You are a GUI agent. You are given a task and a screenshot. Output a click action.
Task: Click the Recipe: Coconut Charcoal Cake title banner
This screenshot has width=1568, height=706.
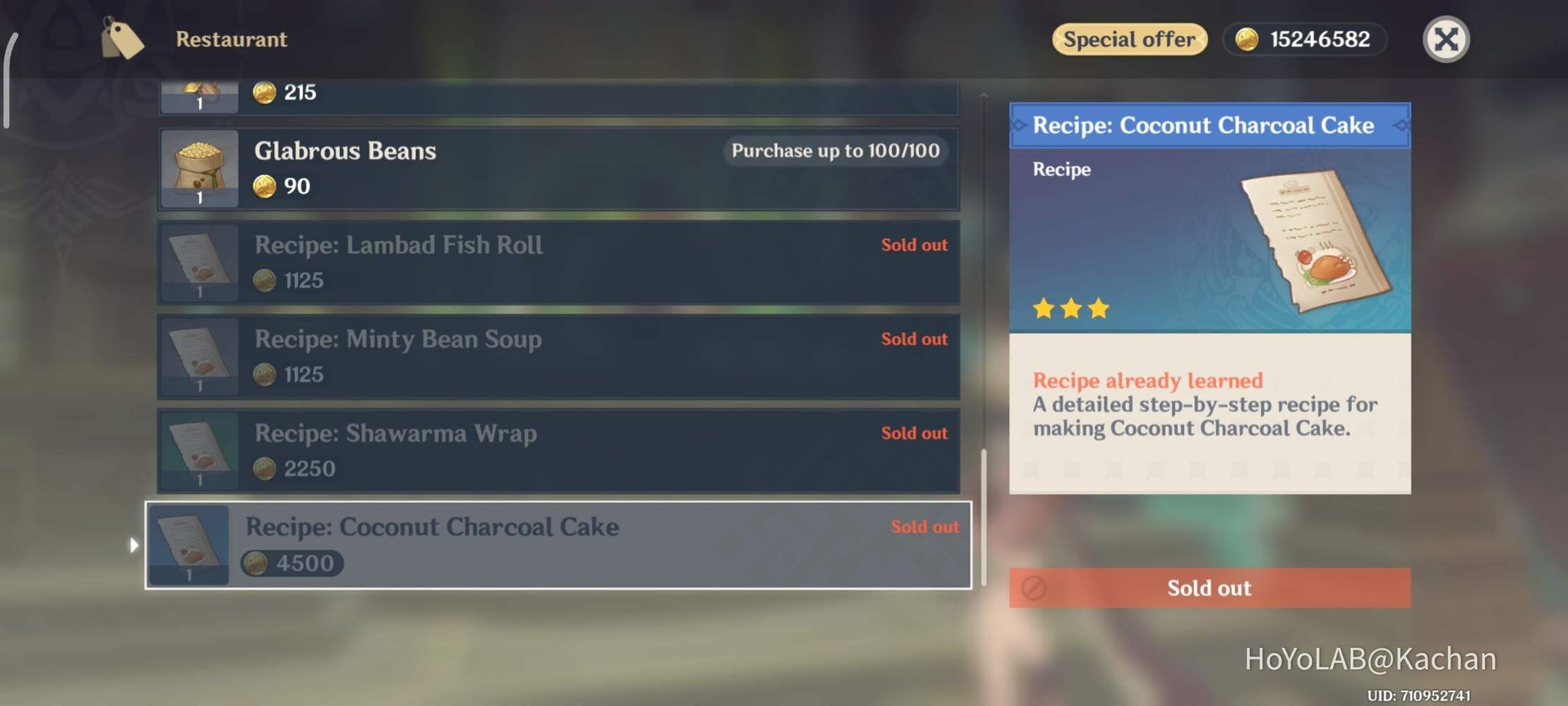coord(1210,125)
